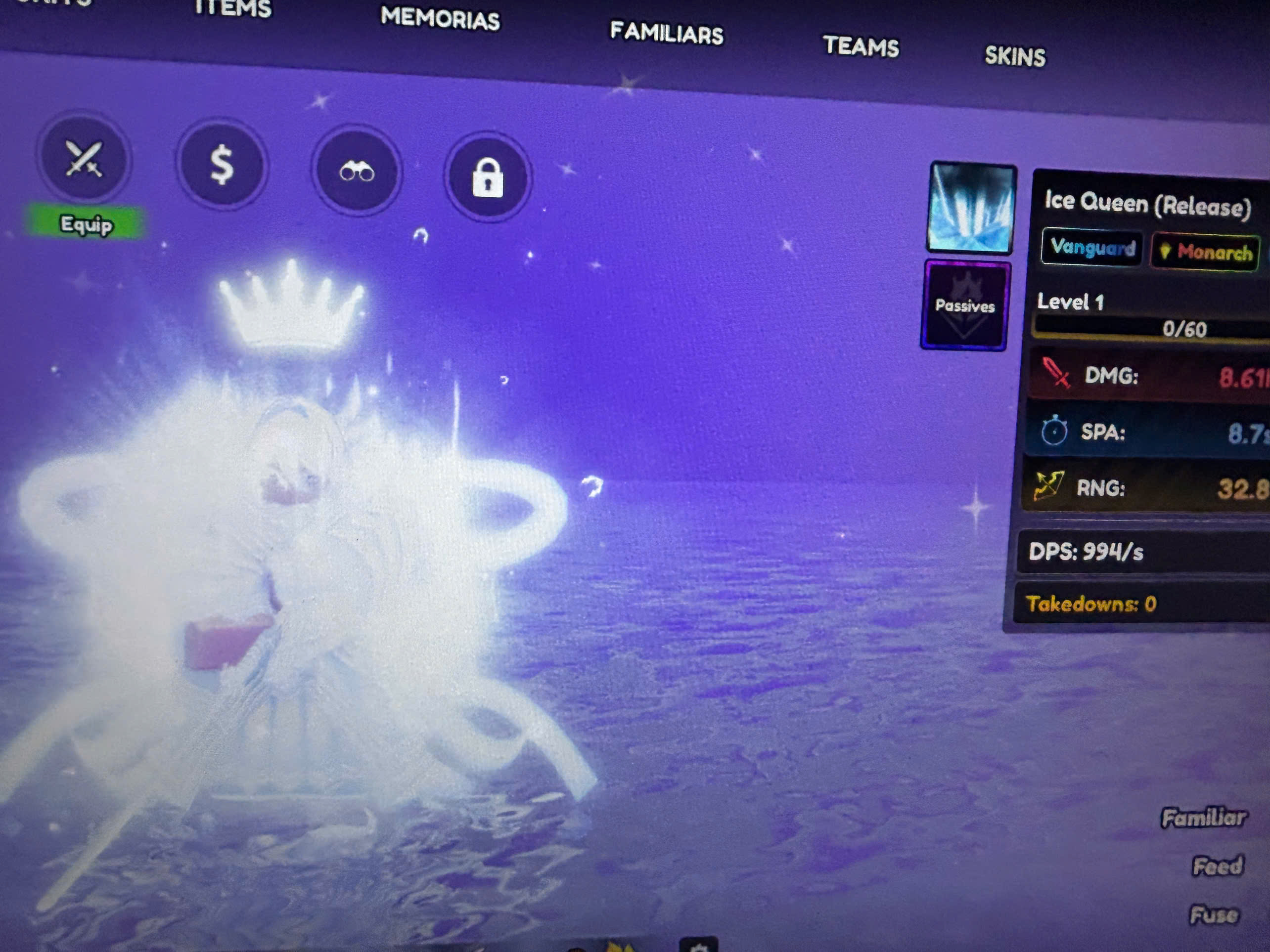
Task: Open the Passives panel
Action: click(x=964, y=305)
